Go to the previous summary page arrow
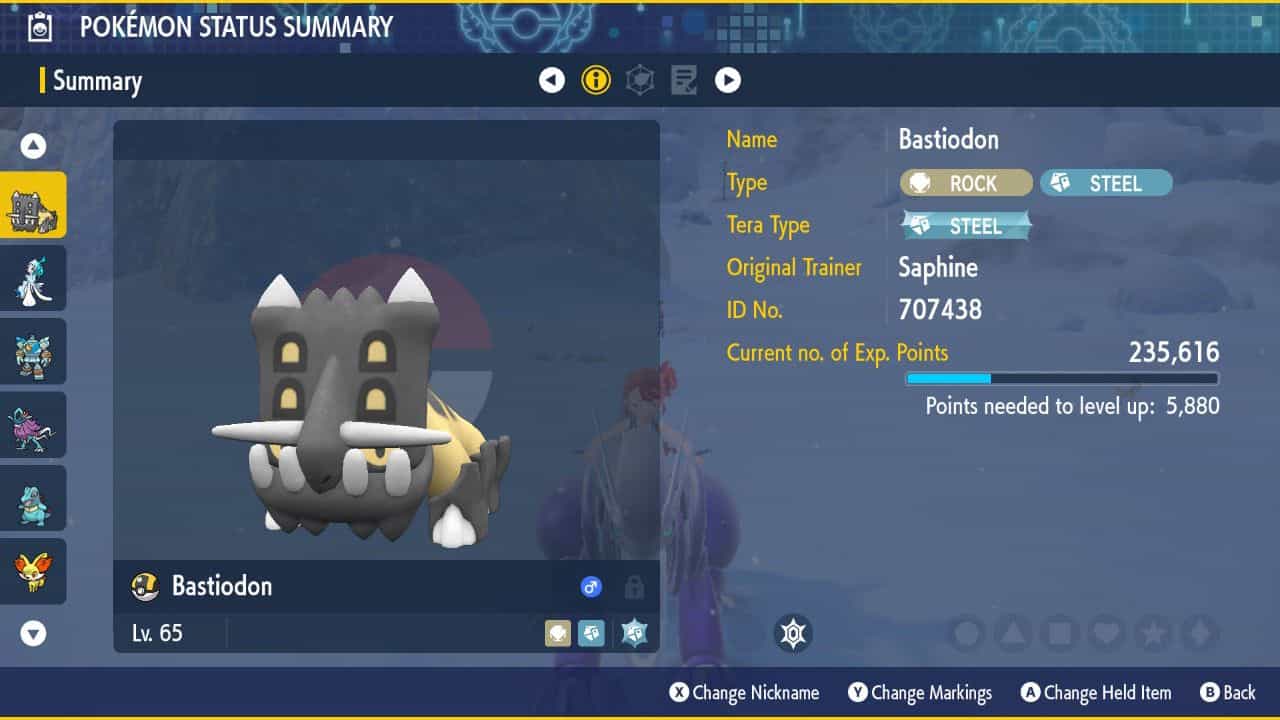The image size is (1280, 720). click(x=552, y=80)
